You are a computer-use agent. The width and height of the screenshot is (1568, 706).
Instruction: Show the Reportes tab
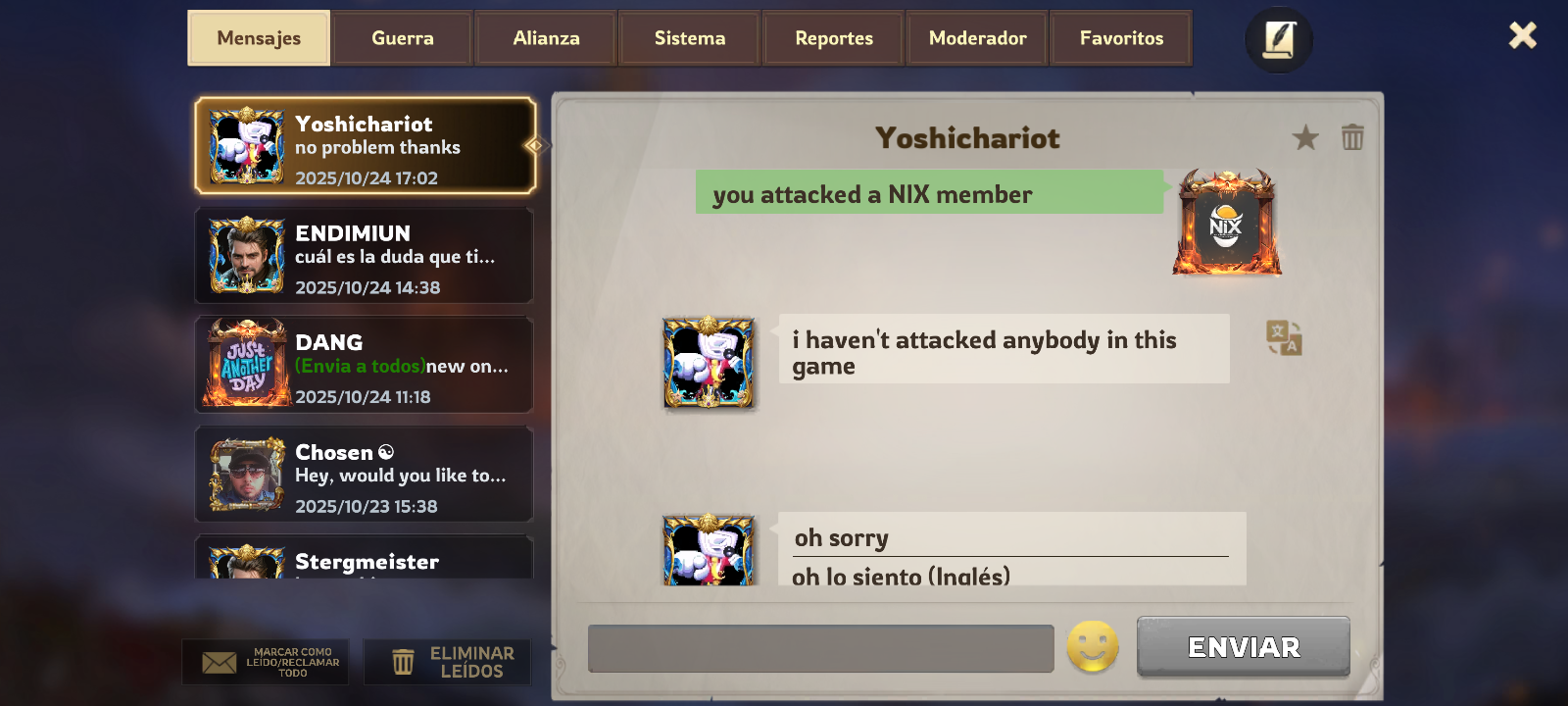click(834, 38)
